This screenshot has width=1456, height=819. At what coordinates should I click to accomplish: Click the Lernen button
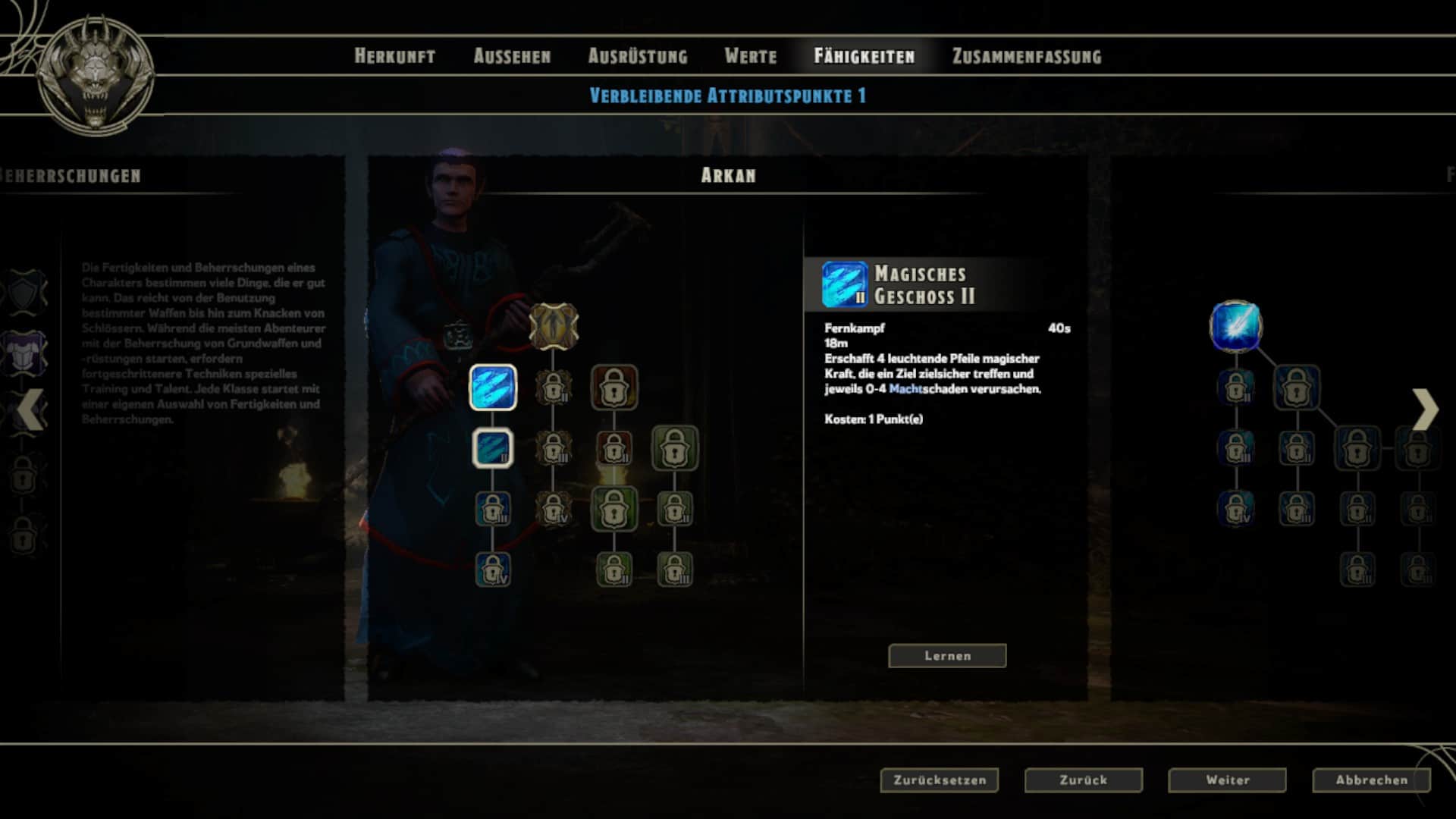(947, 656)
